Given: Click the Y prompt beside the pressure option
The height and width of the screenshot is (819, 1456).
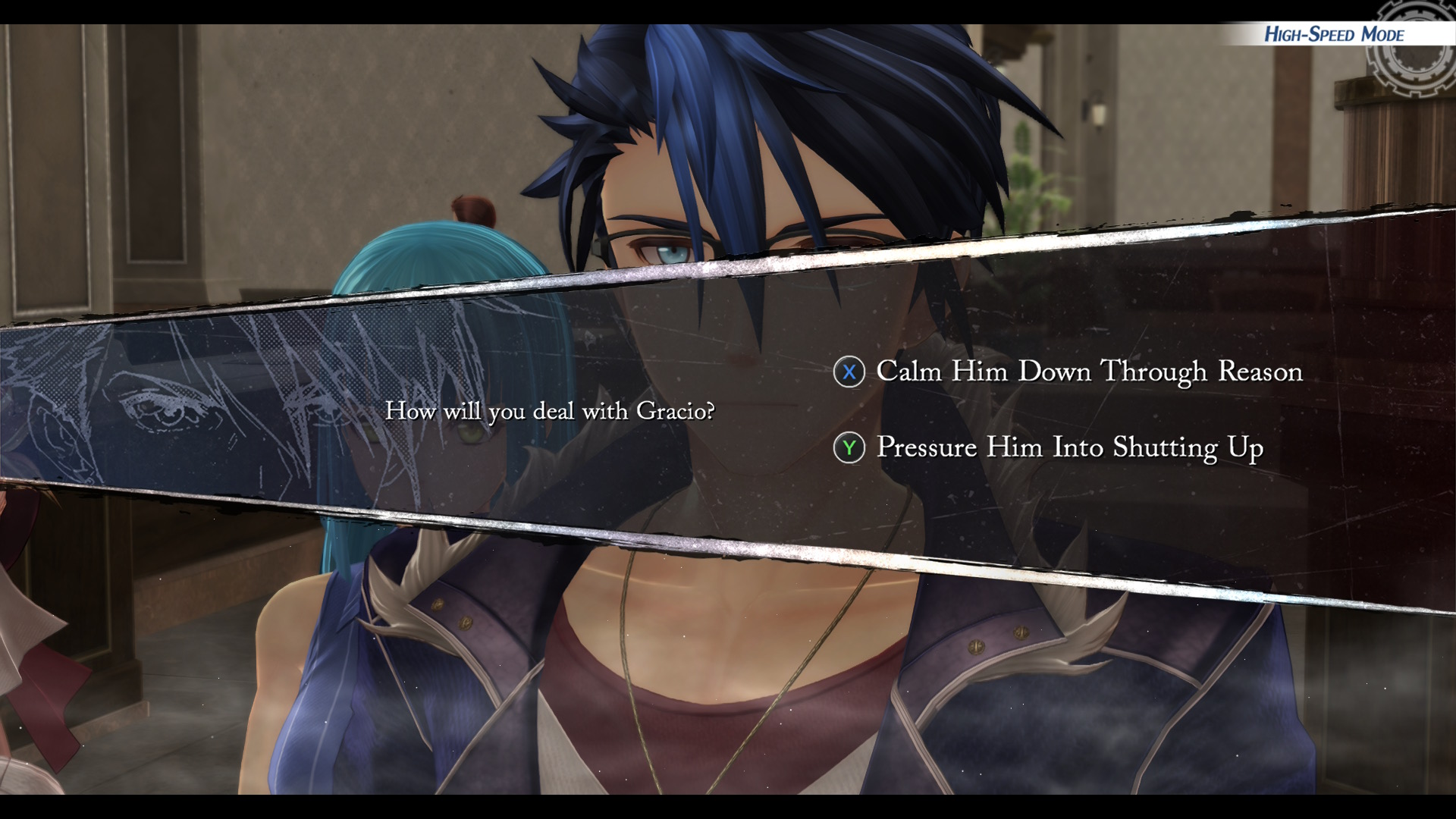Looking at the screenshot, I should click(851, 447).
